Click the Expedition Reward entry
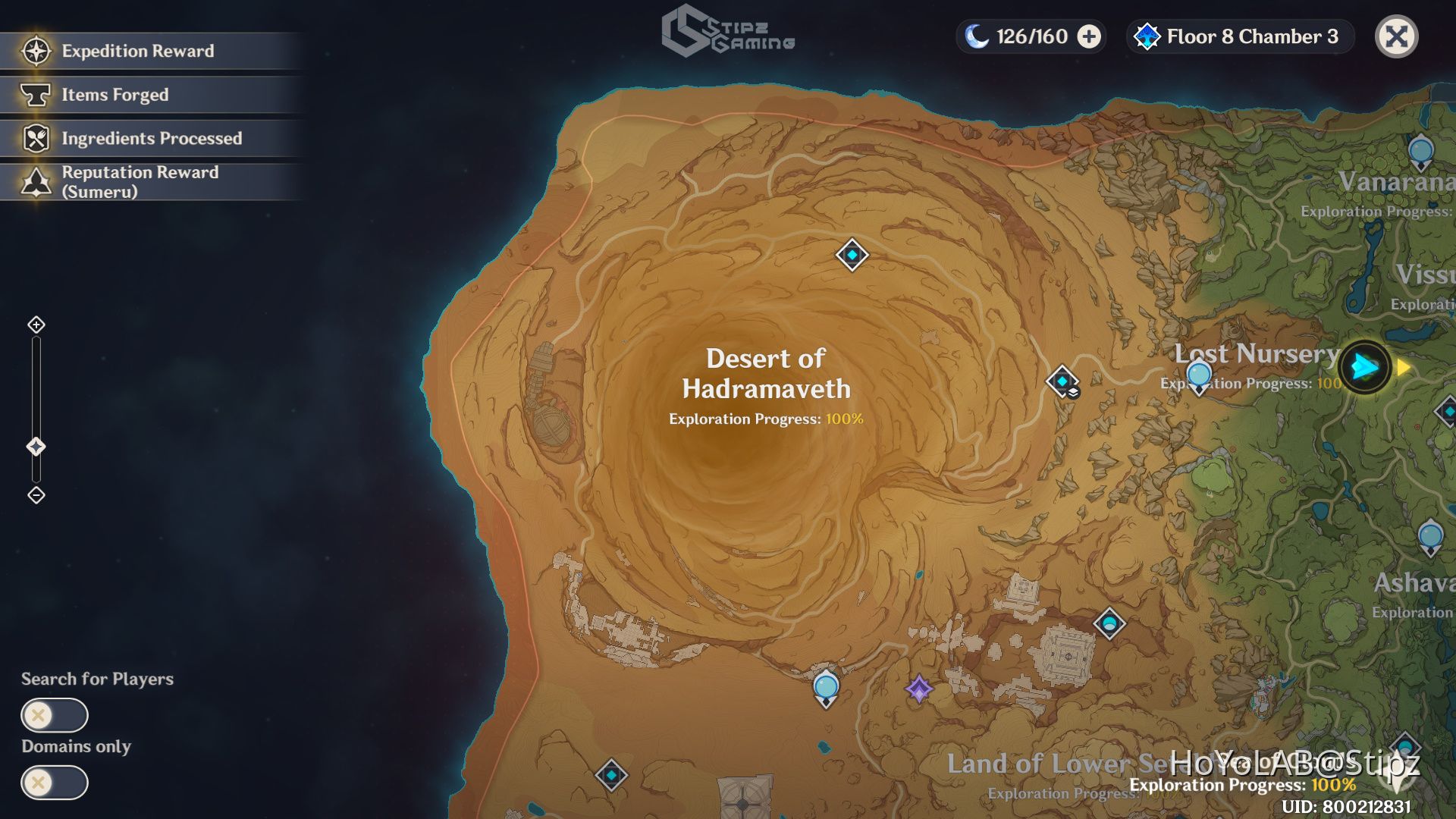Viewport: 1456px width, 819px height. 138,51
